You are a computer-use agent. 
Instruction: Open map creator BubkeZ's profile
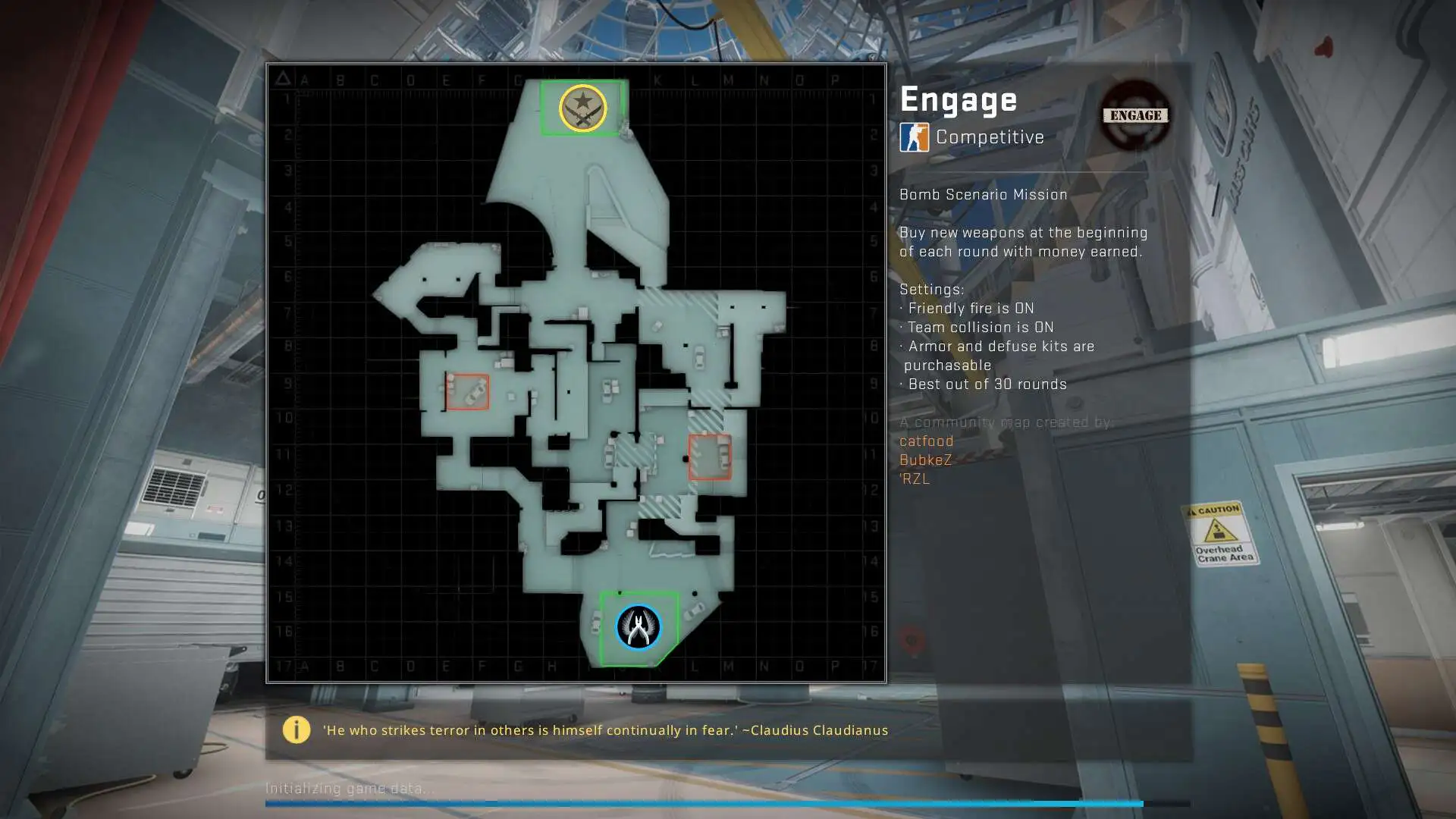click(x=925, y=460)
